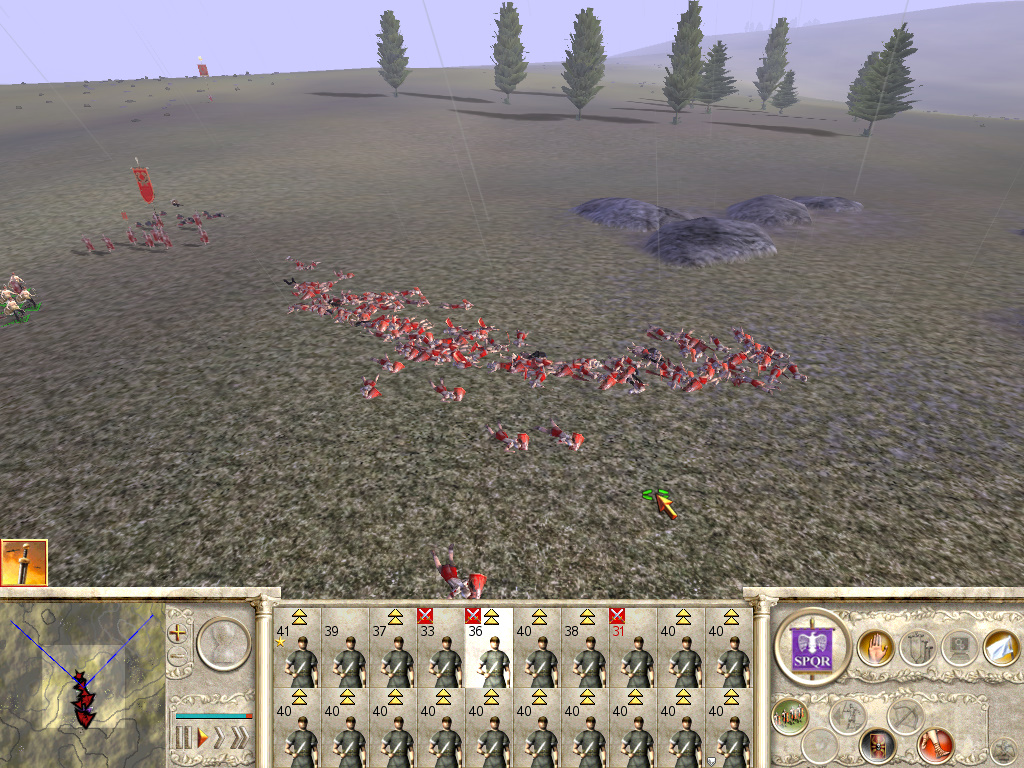This screenshot has height=768, width=1024.
Task: Pause the battle
Action: click(x=183, y=738)
